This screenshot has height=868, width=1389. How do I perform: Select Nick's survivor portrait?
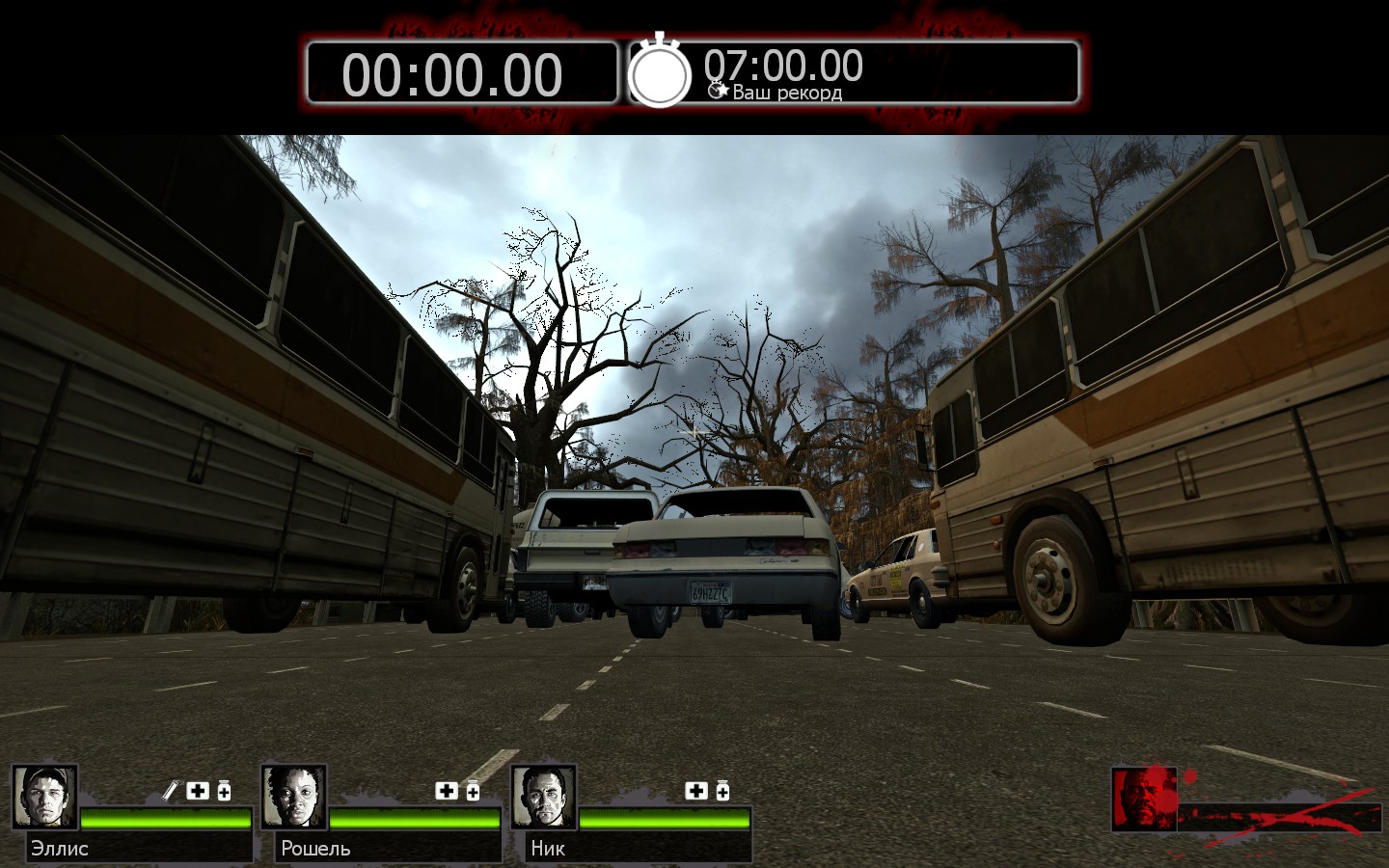(x=544, y=798)
